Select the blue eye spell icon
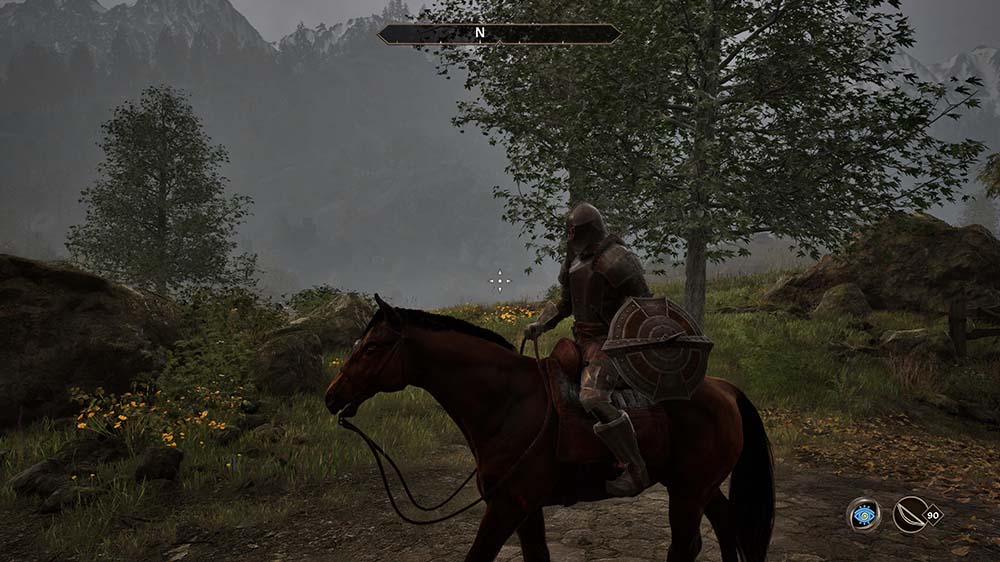The width and height of the screenshot is (1000, 562). 863,515
